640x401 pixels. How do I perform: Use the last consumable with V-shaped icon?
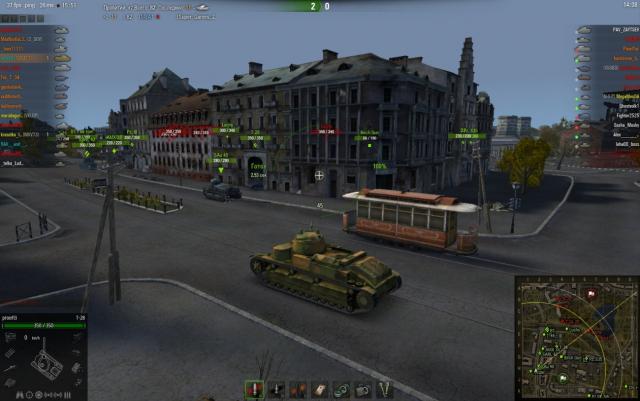click(385, 389)
